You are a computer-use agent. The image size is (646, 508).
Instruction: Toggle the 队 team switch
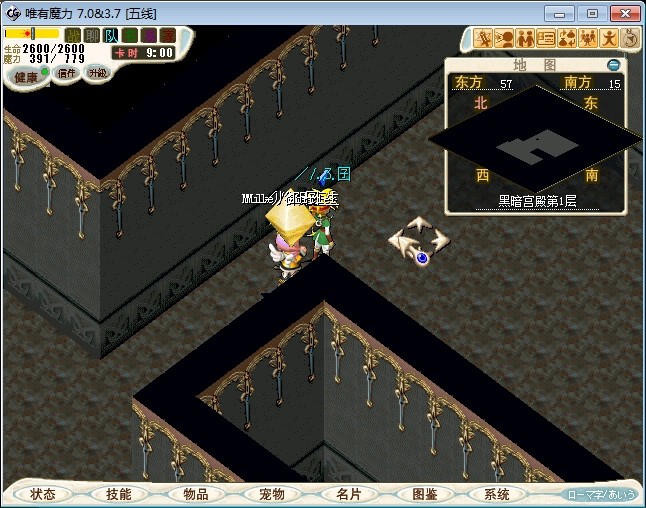(111, 36)
